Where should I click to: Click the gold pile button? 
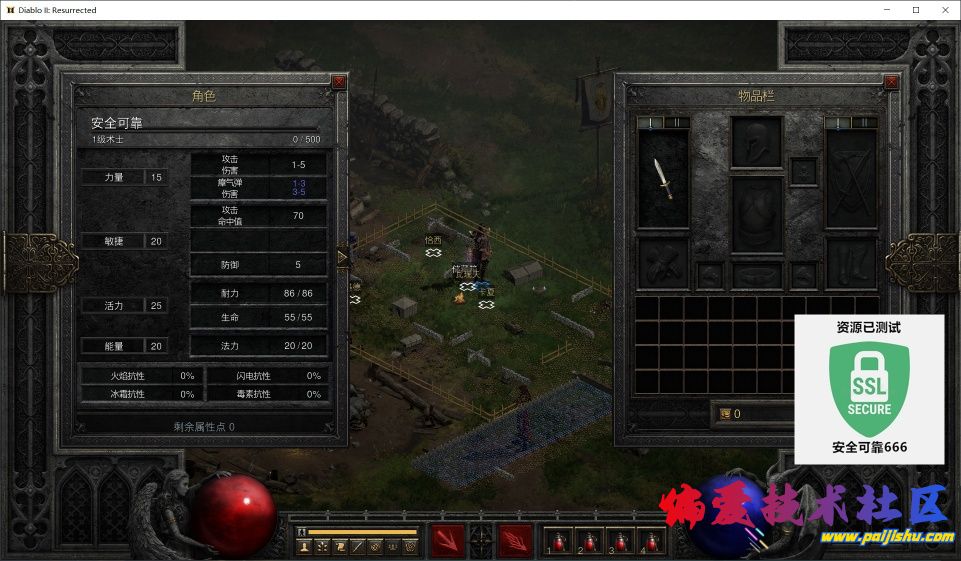pos(725,413)
